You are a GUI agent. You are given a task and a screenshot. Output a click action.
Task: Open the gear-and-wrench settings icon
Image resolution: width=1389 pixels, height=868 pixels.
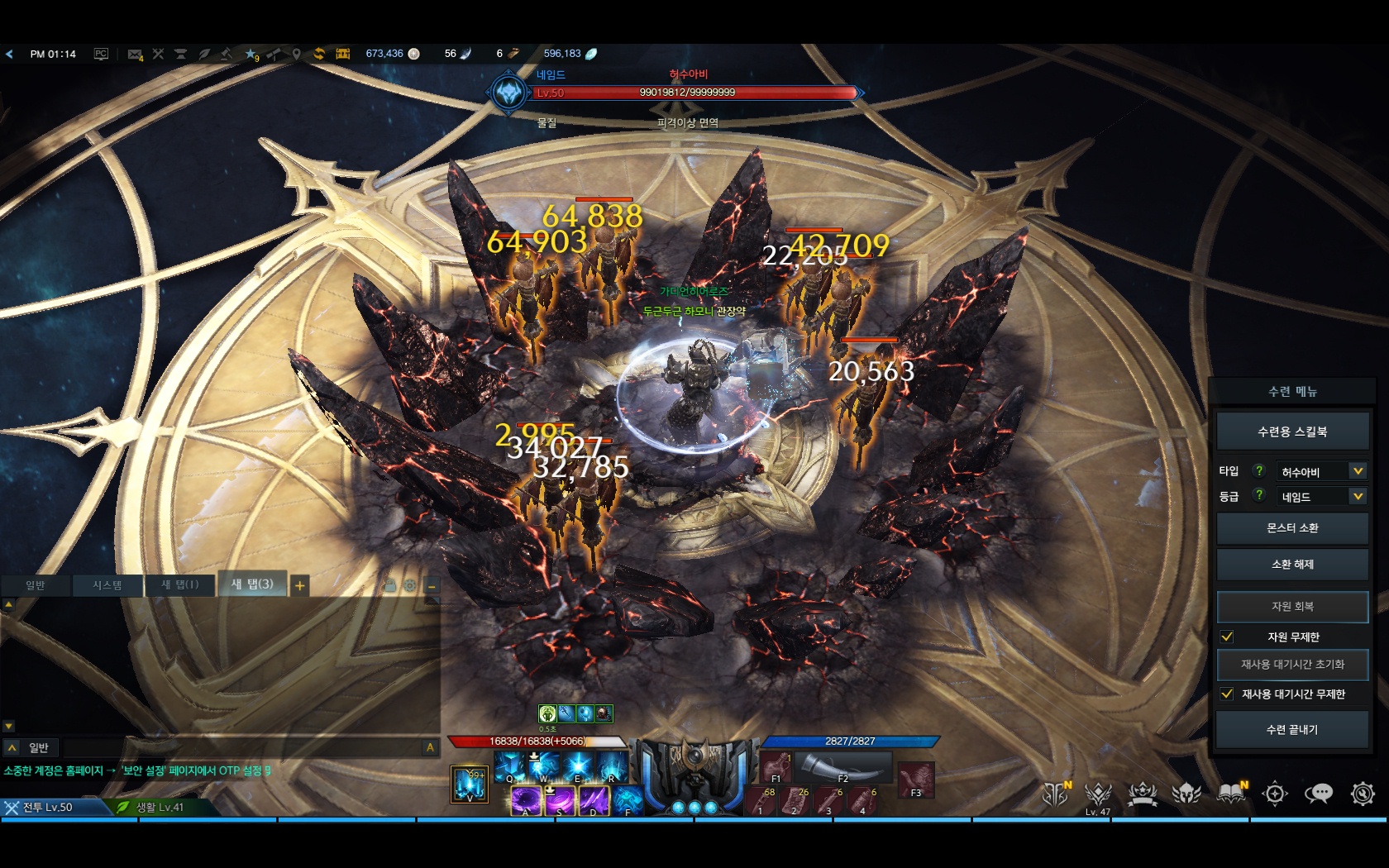pyautogui.click(x=1362, y=794)
